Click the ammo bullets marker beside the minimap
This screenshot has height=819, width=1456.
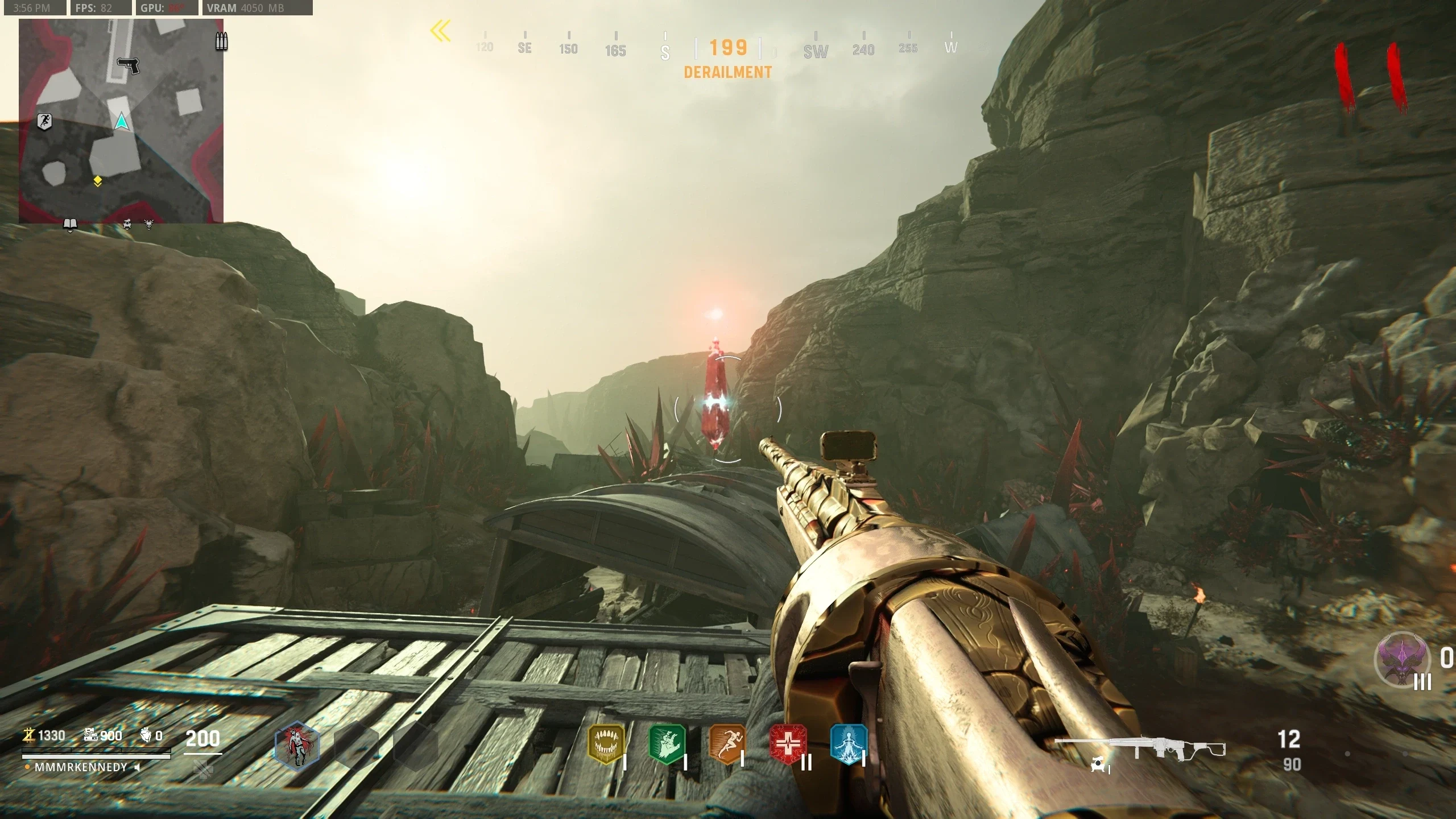[x=221, y=42]
